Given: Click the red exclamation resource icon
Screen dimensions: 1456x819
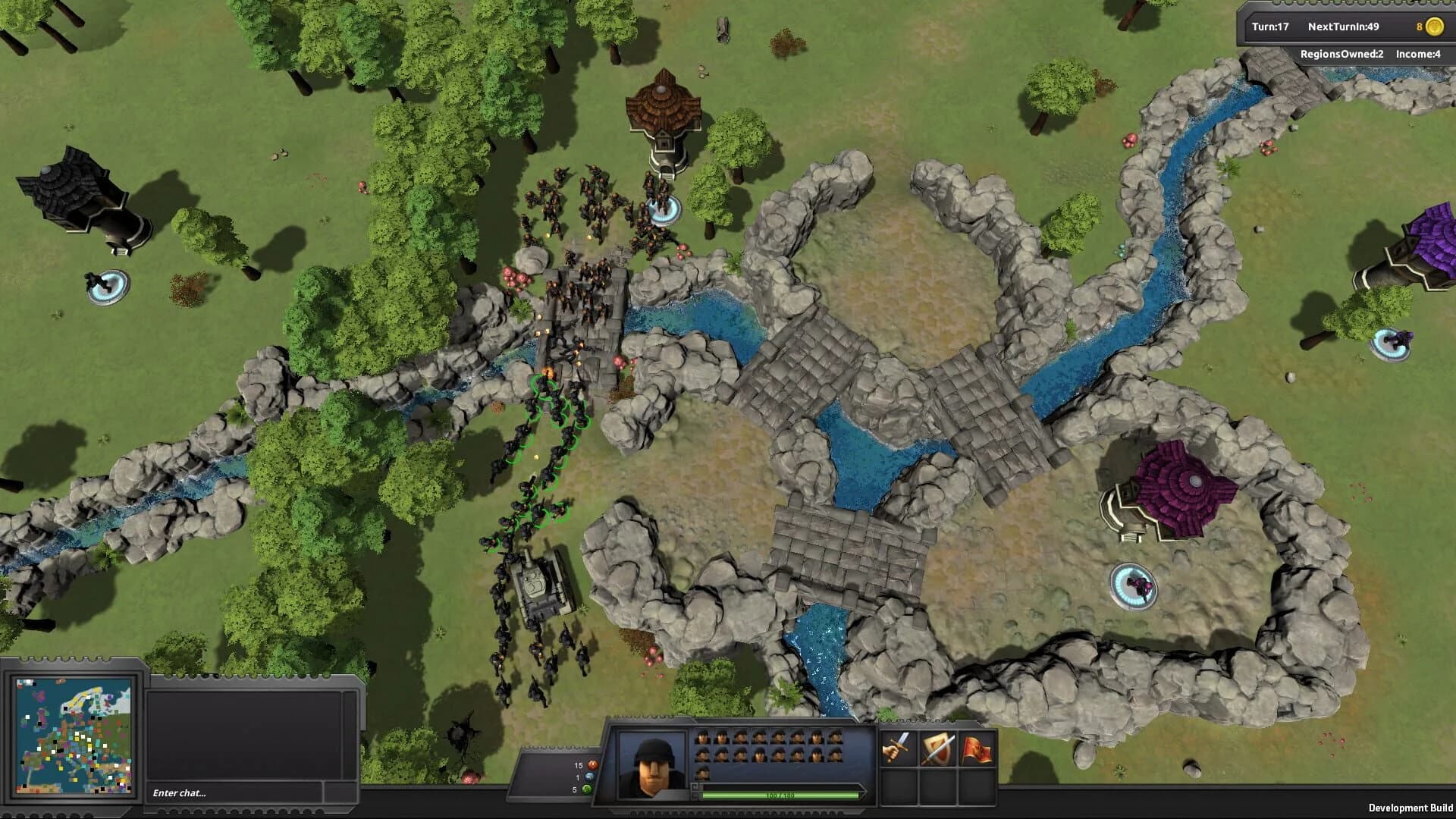Looking at the screenshot, I should [x=593, y=764].
